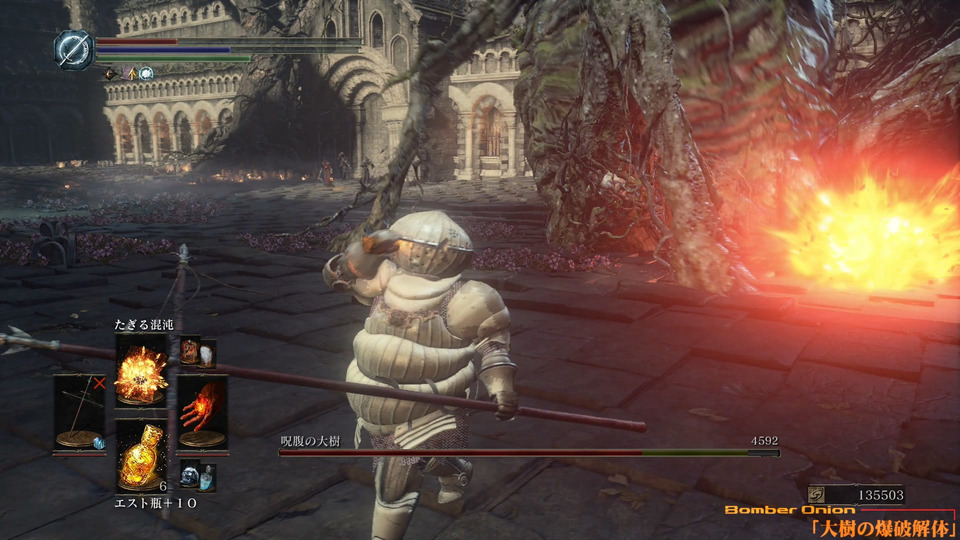
Task: Click the yellow up-arrow status buff icon
Action: [x=130, y=73]
